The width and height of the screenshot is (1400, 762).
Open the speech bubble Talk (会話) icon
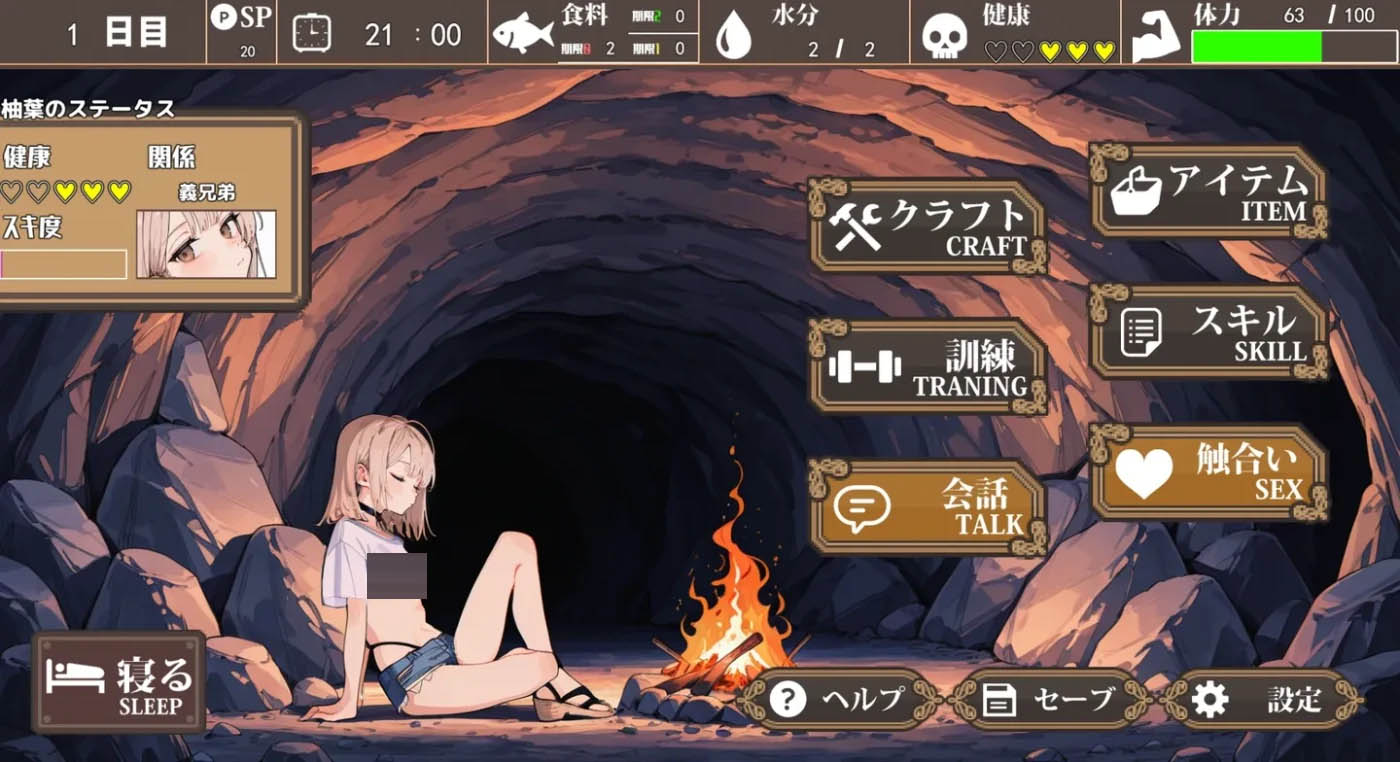tap(864, 506)
